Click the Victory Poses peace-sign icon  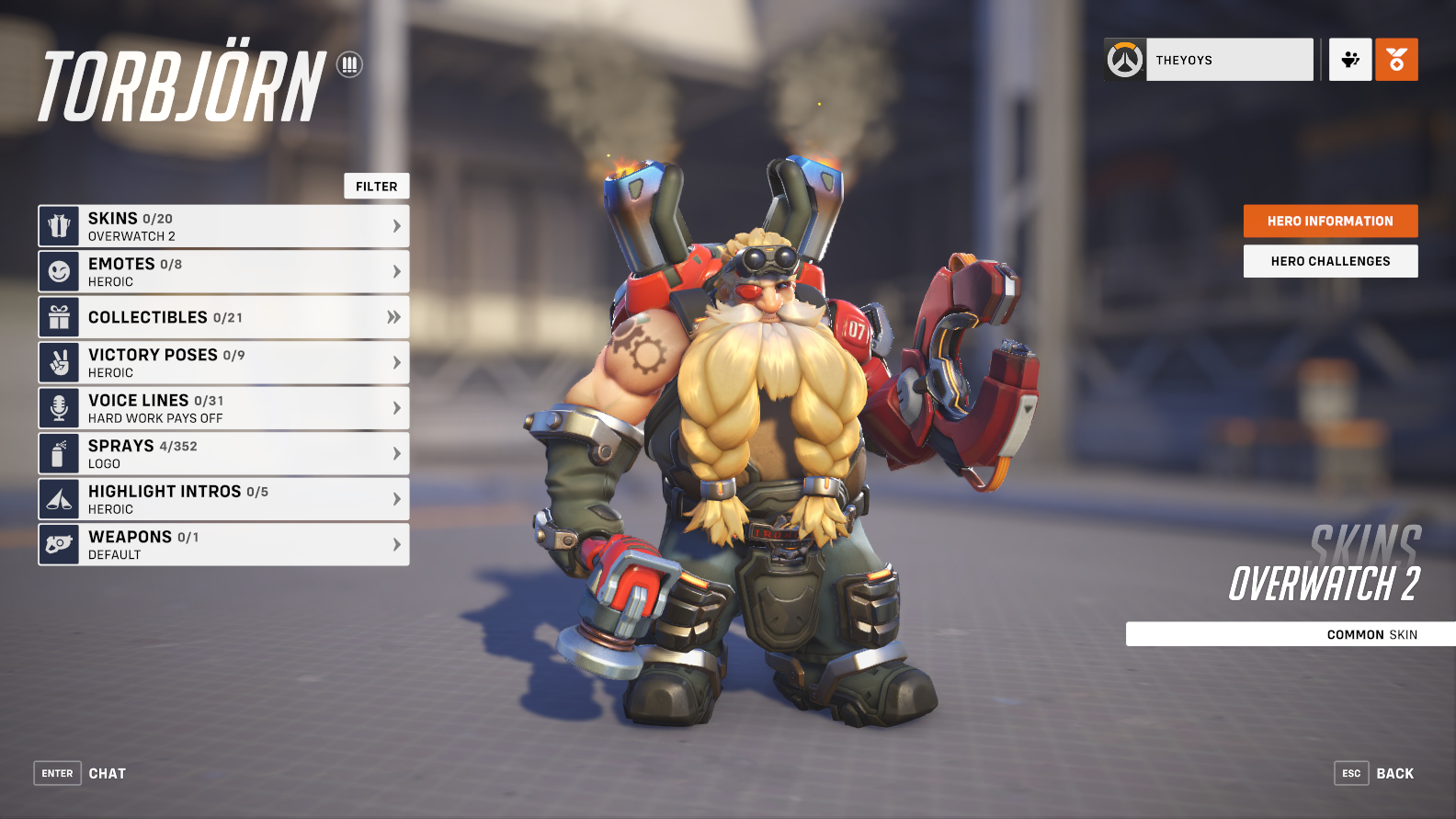[x=60, y=361]
